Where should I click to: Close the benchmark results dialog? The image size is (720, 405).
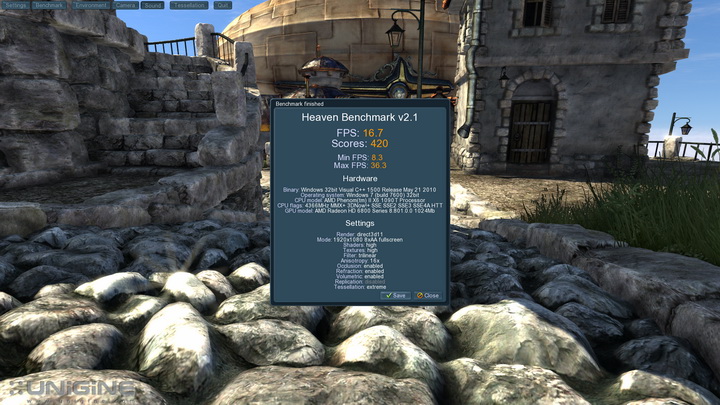click(x=428, y=296)
